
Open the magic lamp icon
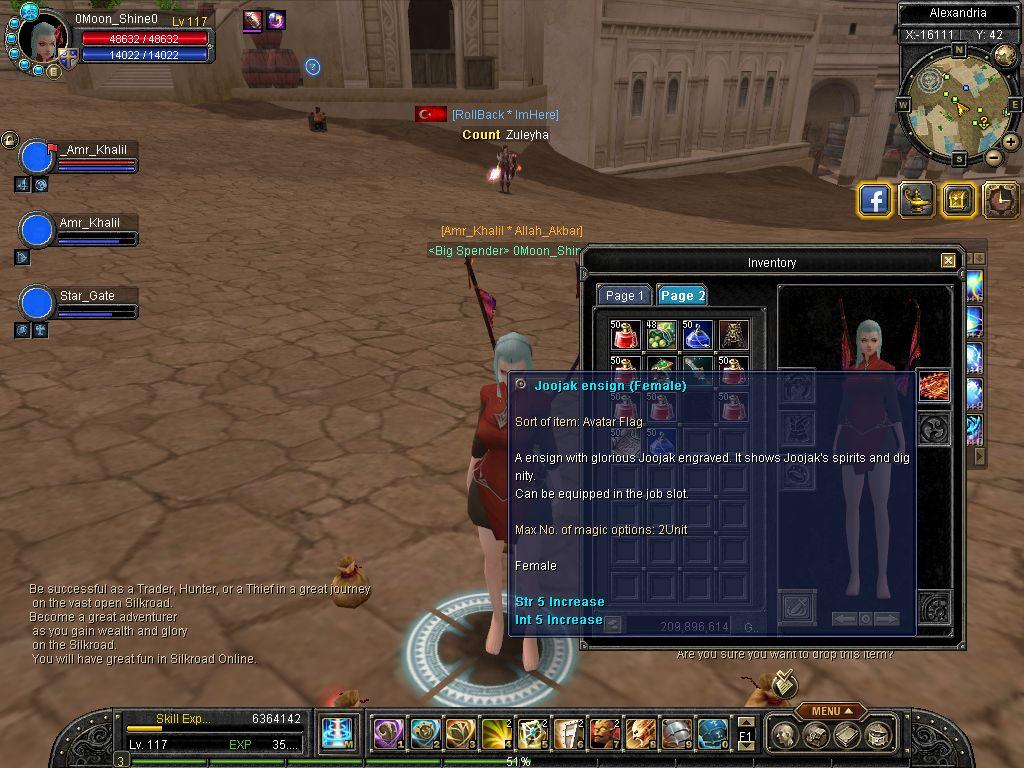917,200
